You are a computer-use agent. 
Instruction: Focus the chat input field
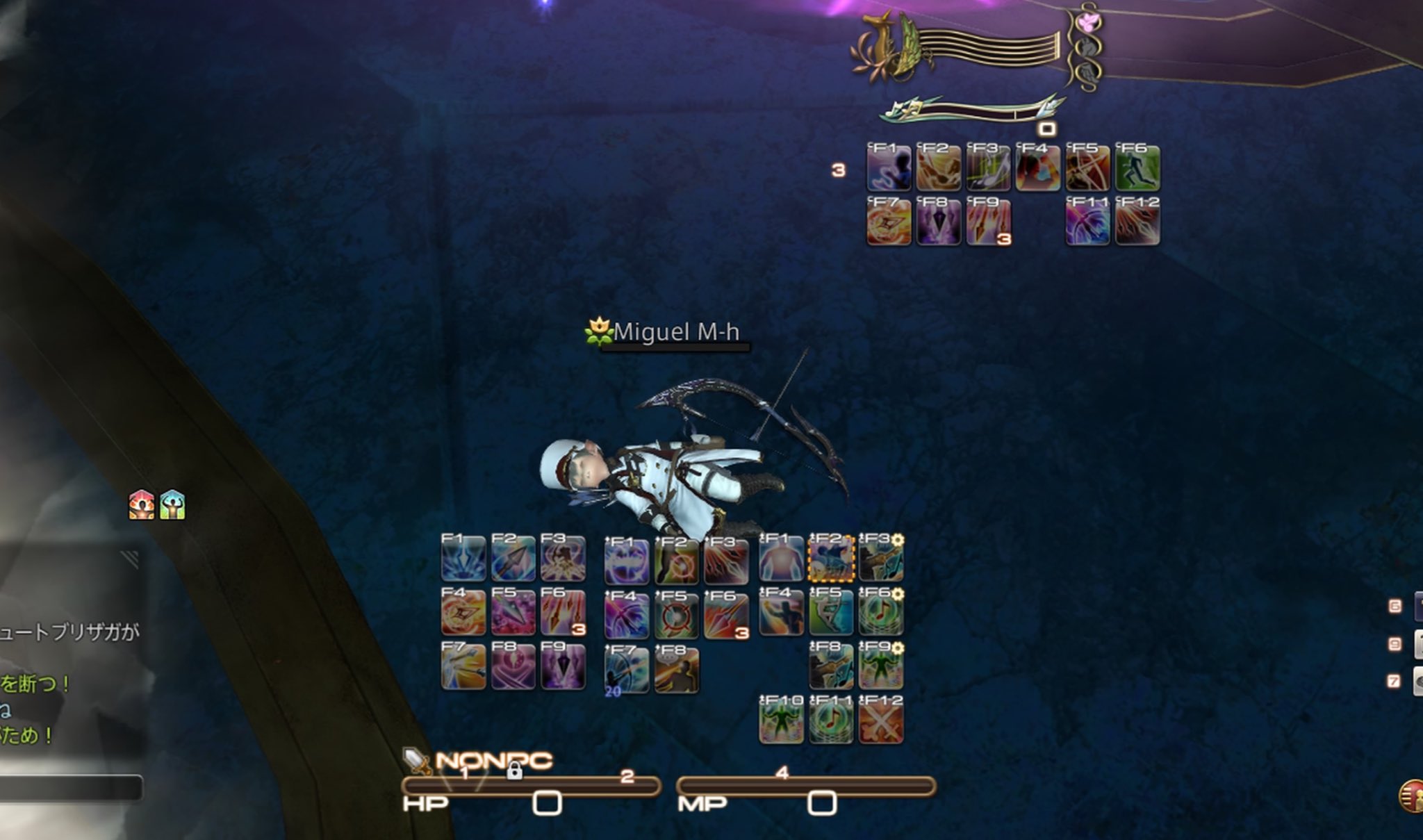point(71,788)
